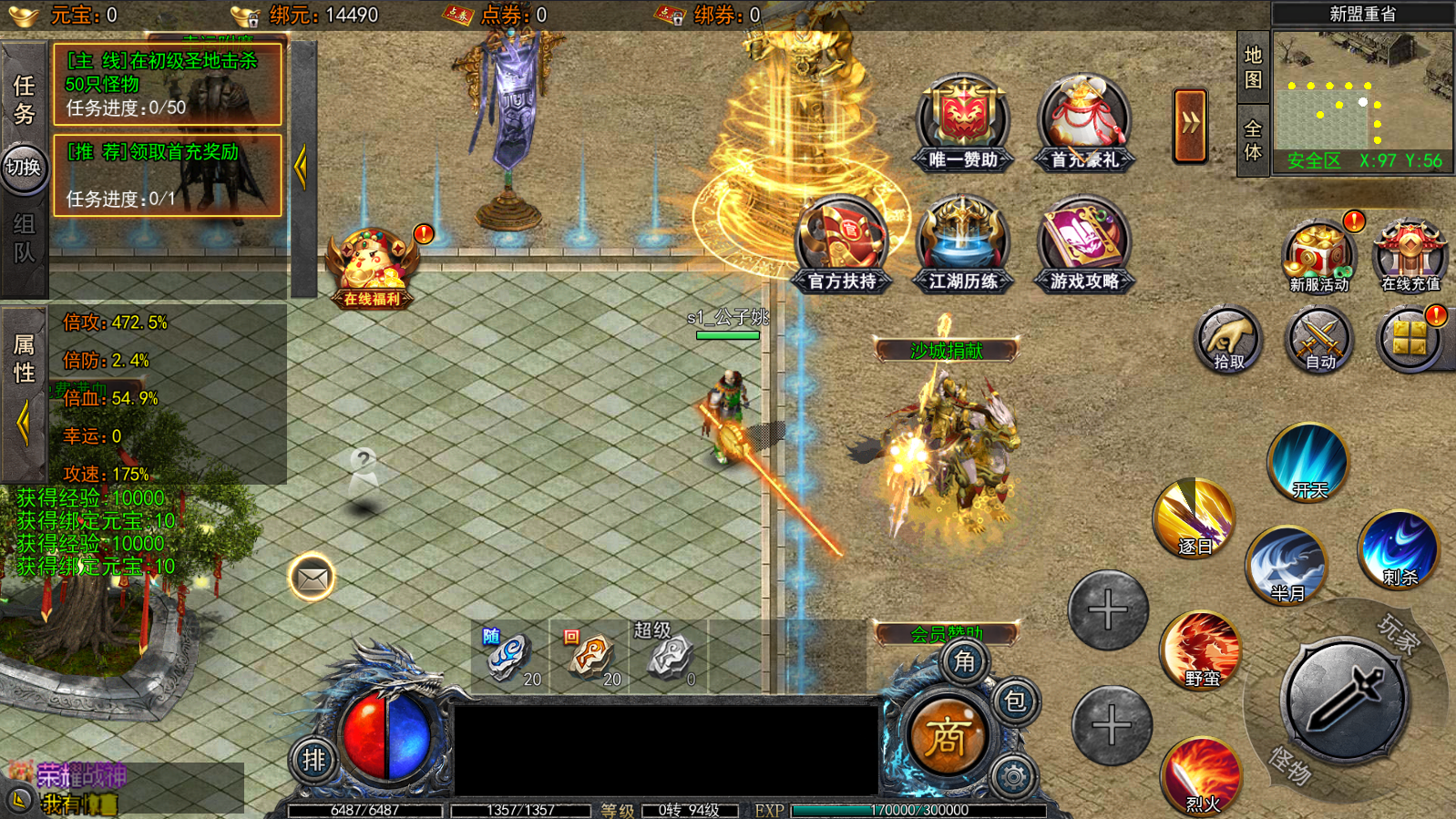Use the 刺杀 thrust skill
The height and width of the screenshot is (819, 1456).
point(1400,549)
